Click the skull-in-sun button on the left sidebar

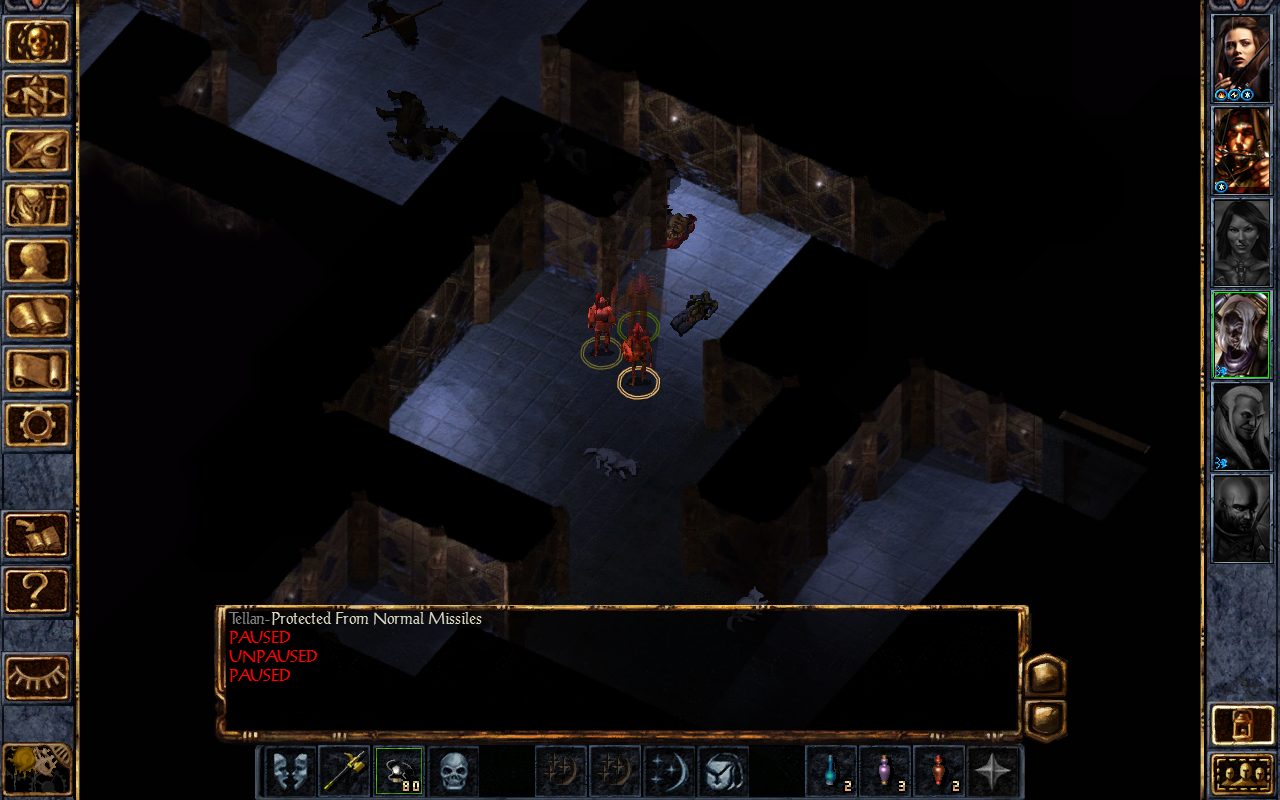pos(38,42)
